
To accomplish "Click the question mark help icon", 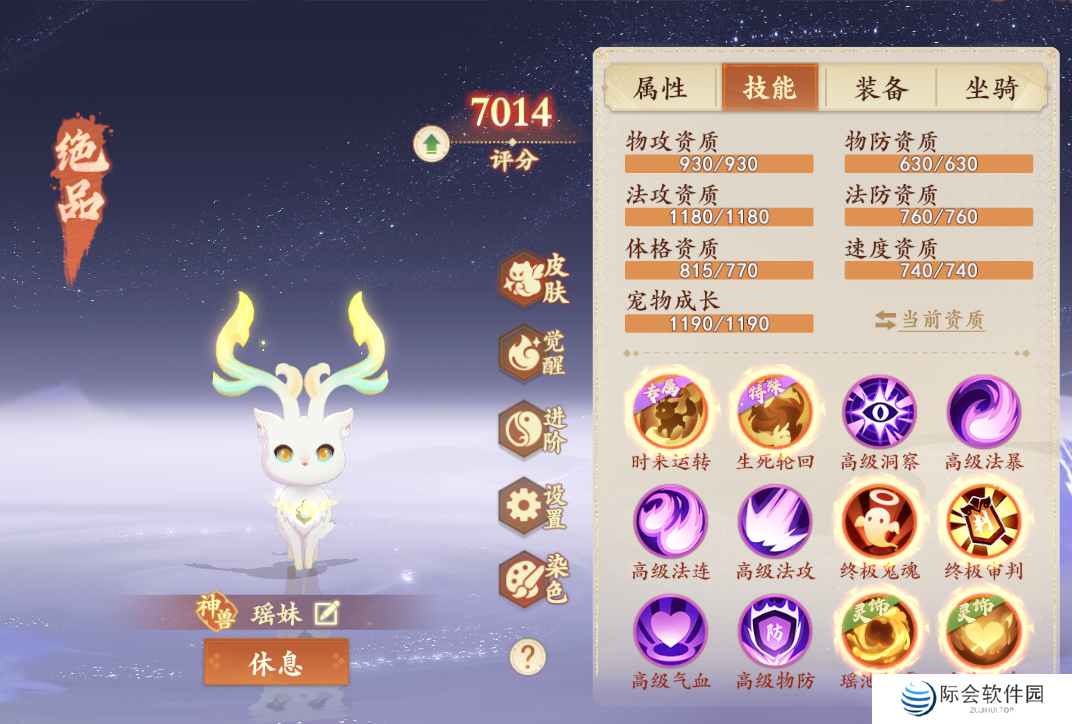I will click(x=527, y=657).
